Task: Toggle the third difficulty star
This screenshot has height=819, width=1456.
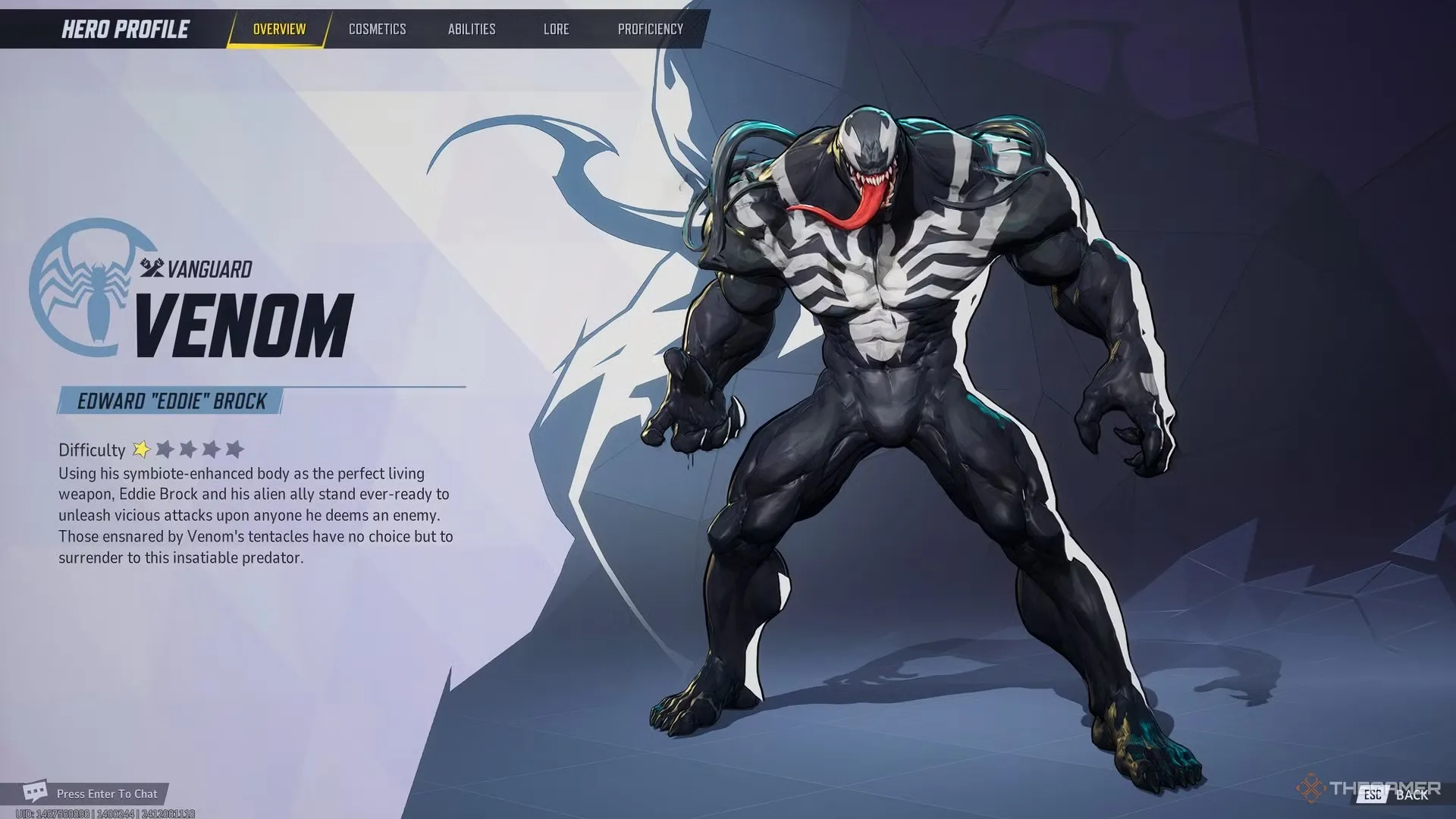Action: [x=187, y=449]
